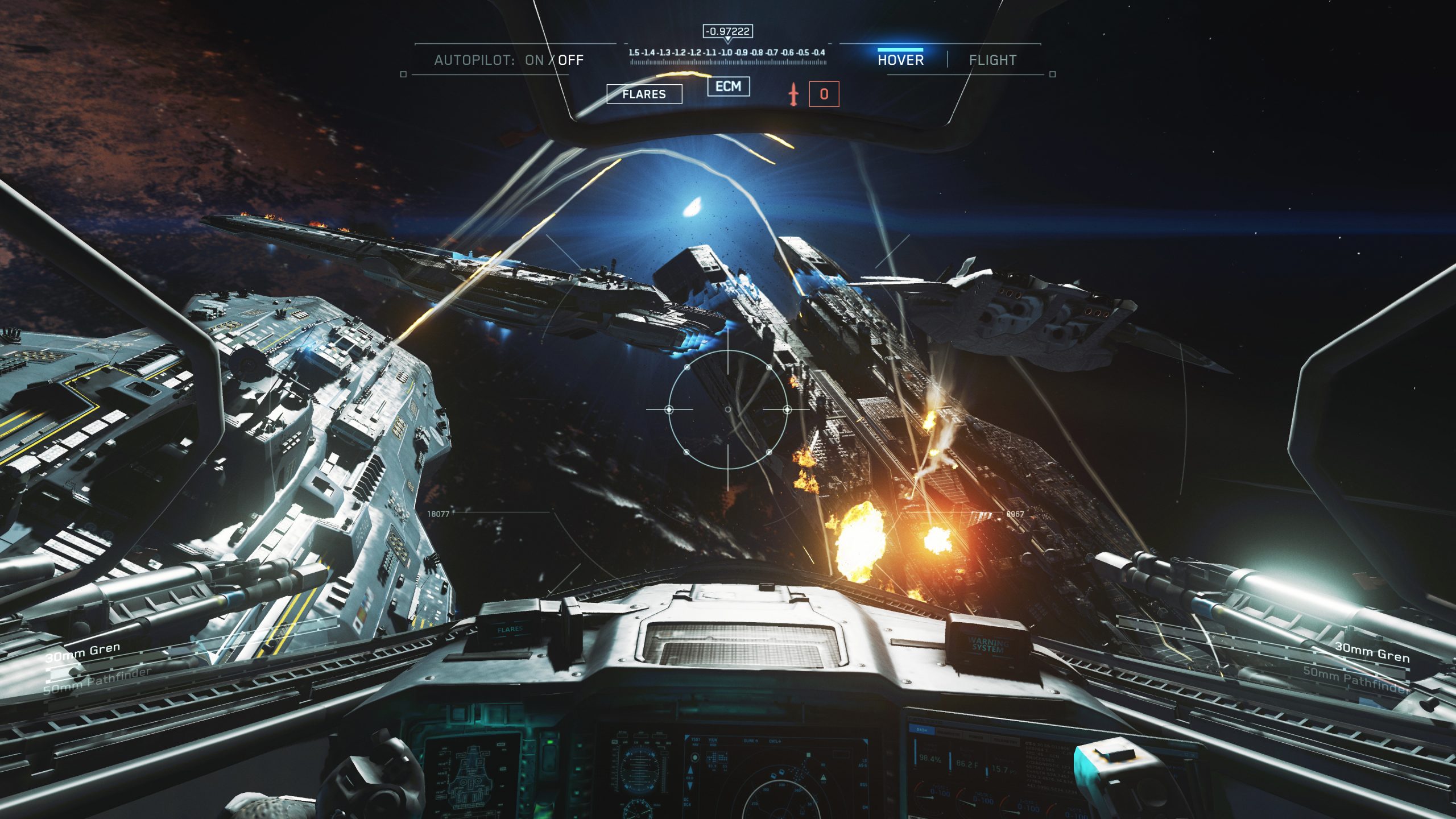
Task: Set autopilot to OFF
Action: pyautogui.click(x=570, y=60)
